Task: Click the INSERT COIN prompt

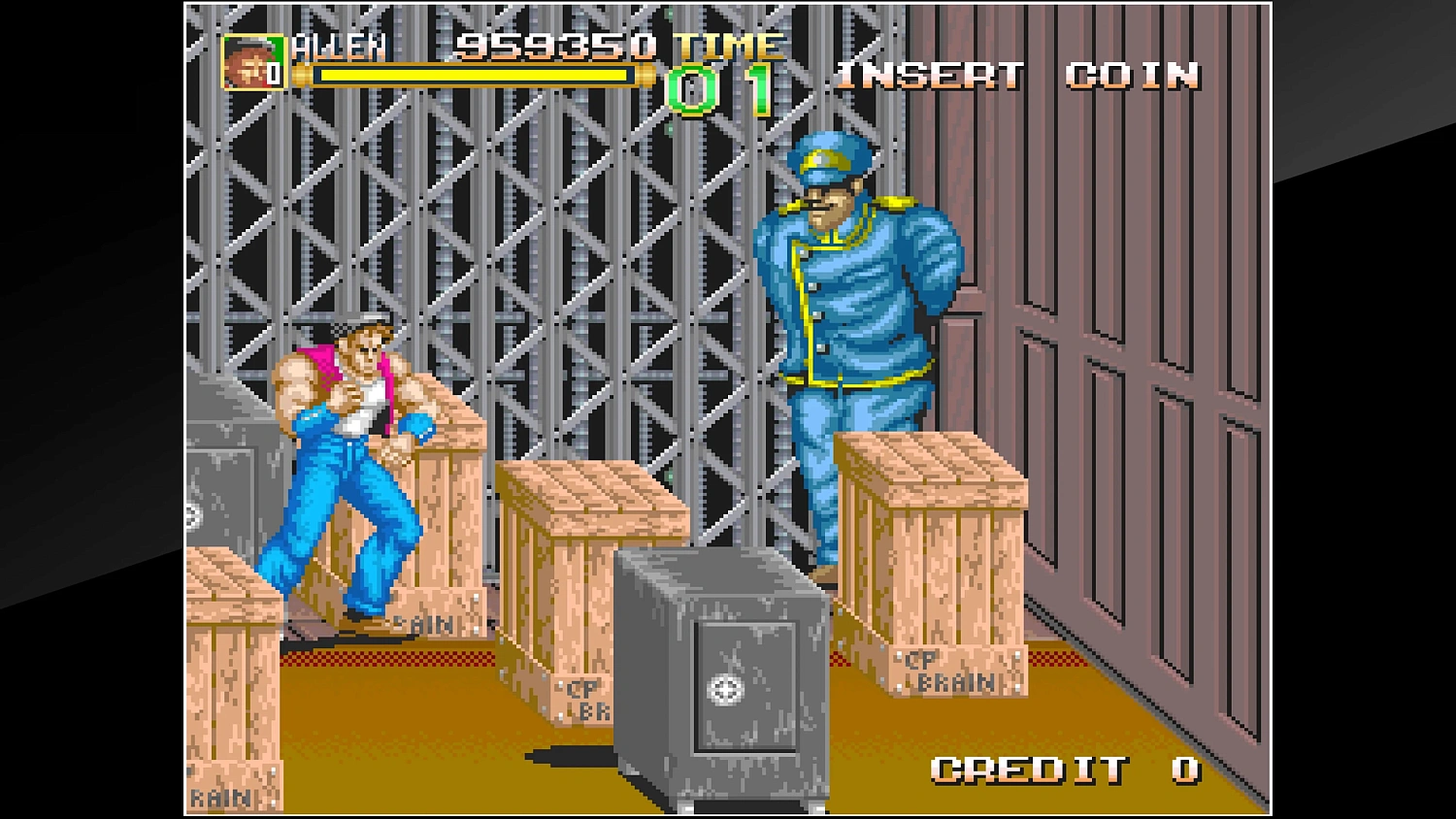Action: (x=1019, y=78)
